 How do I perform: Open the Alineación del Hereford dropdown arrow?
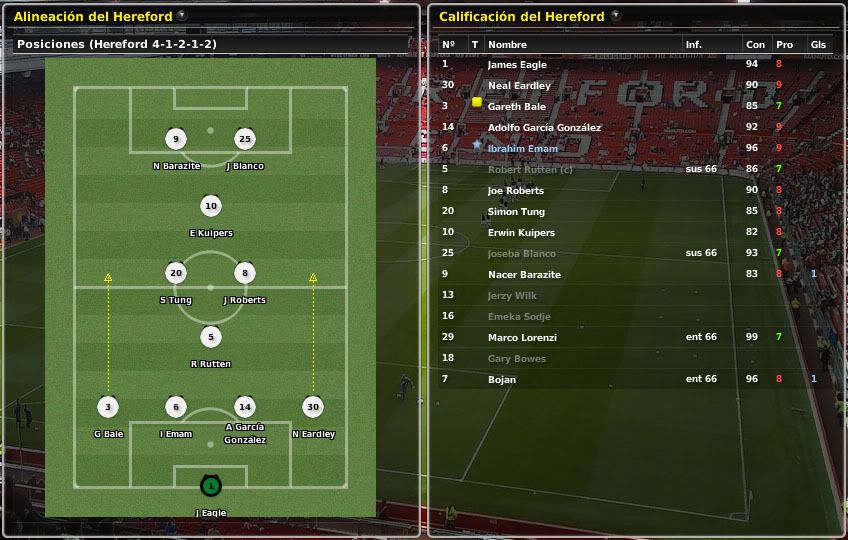click(181, 16)
